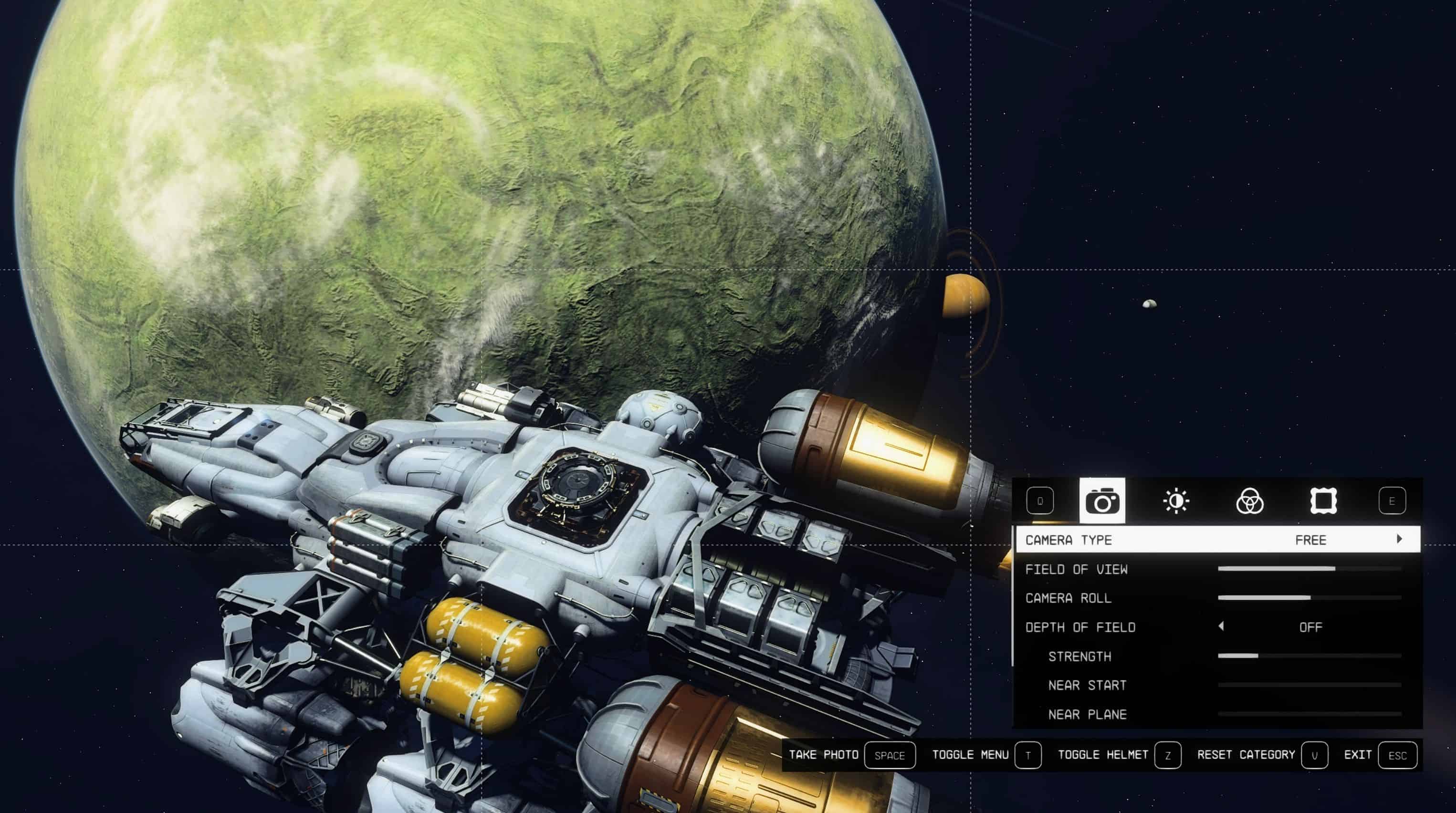Adjust the Camera Roll slider
Viewport: 1456px width, 813px height.
point(1309,598)
